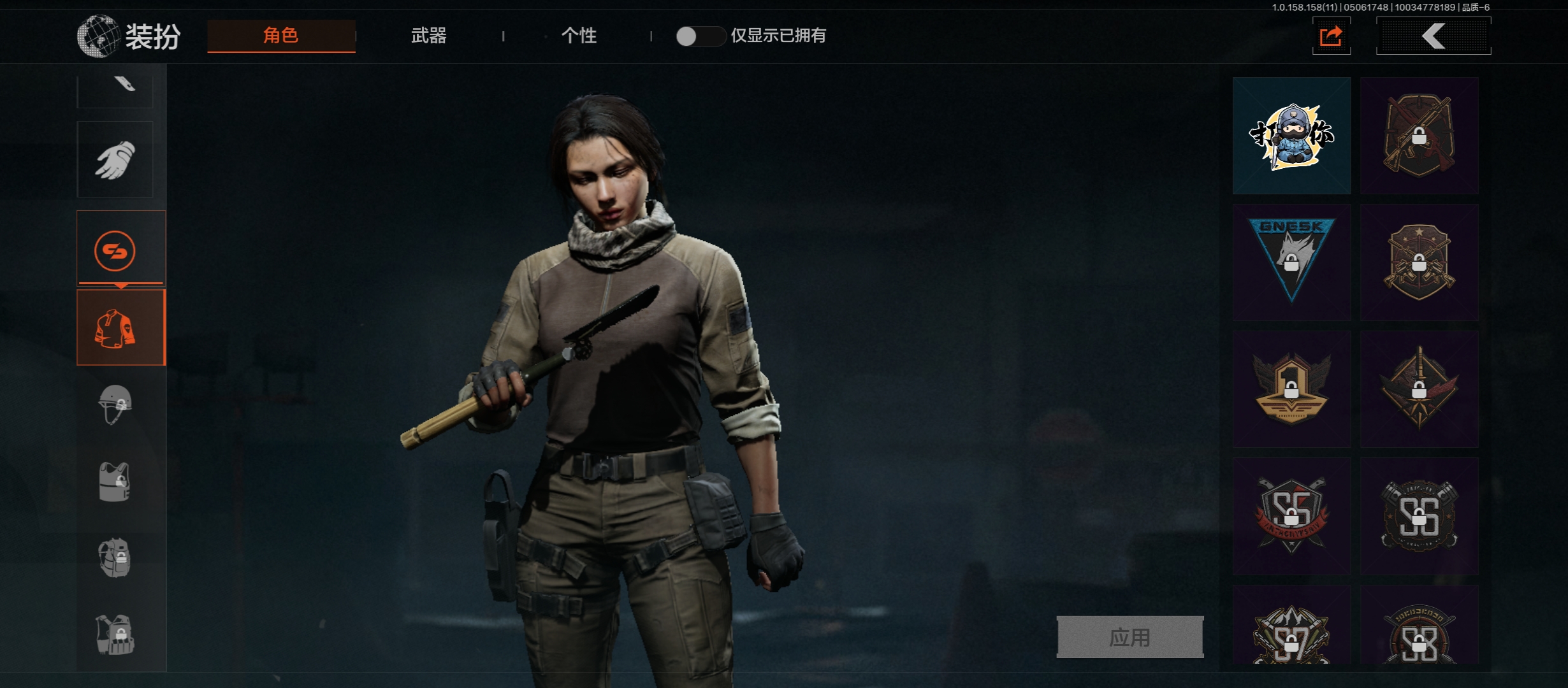Open the 武器 tab
The width and height of the screenshot is (1568, 688).
(x=428, y=36)
